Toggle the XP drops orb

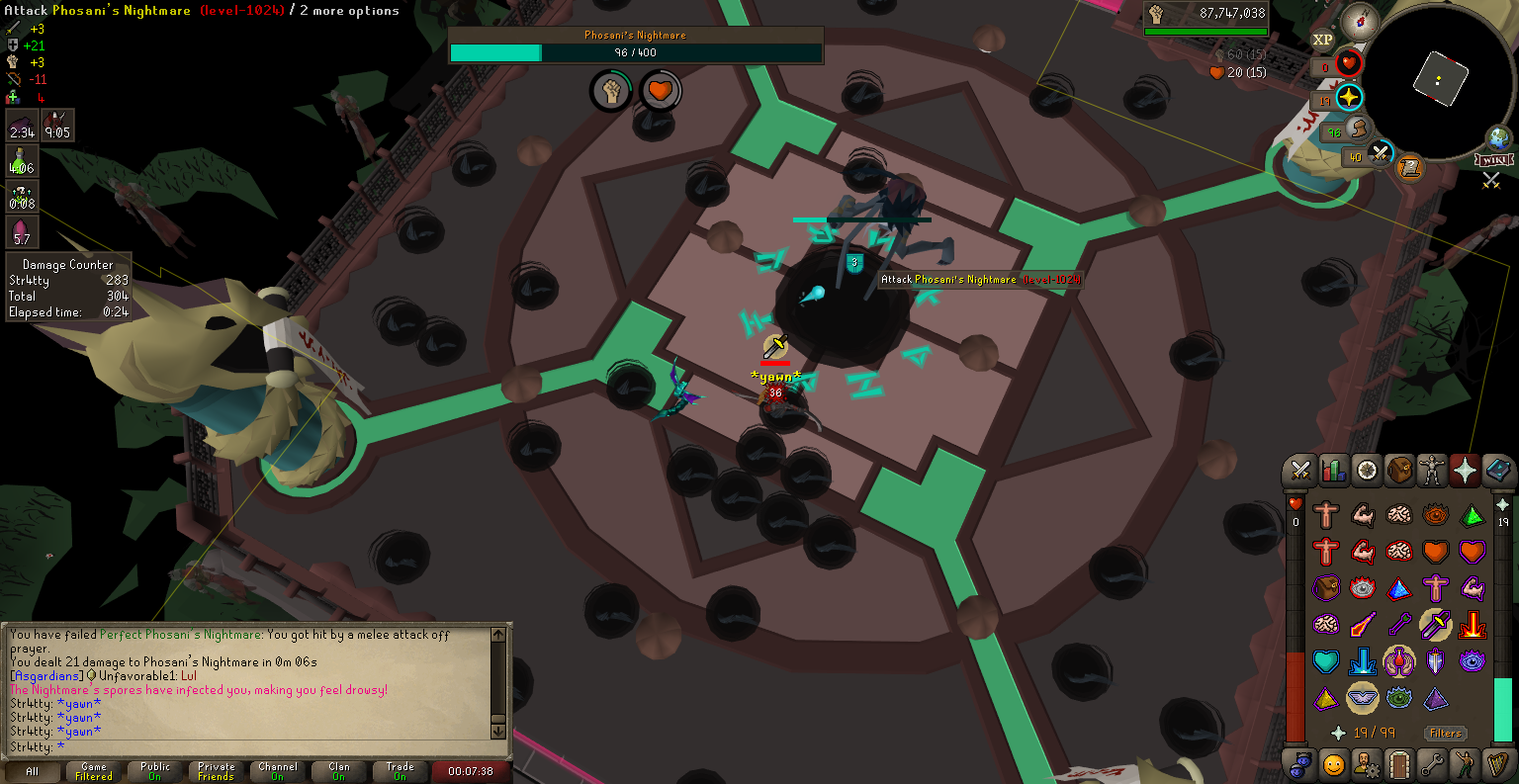1322,40
